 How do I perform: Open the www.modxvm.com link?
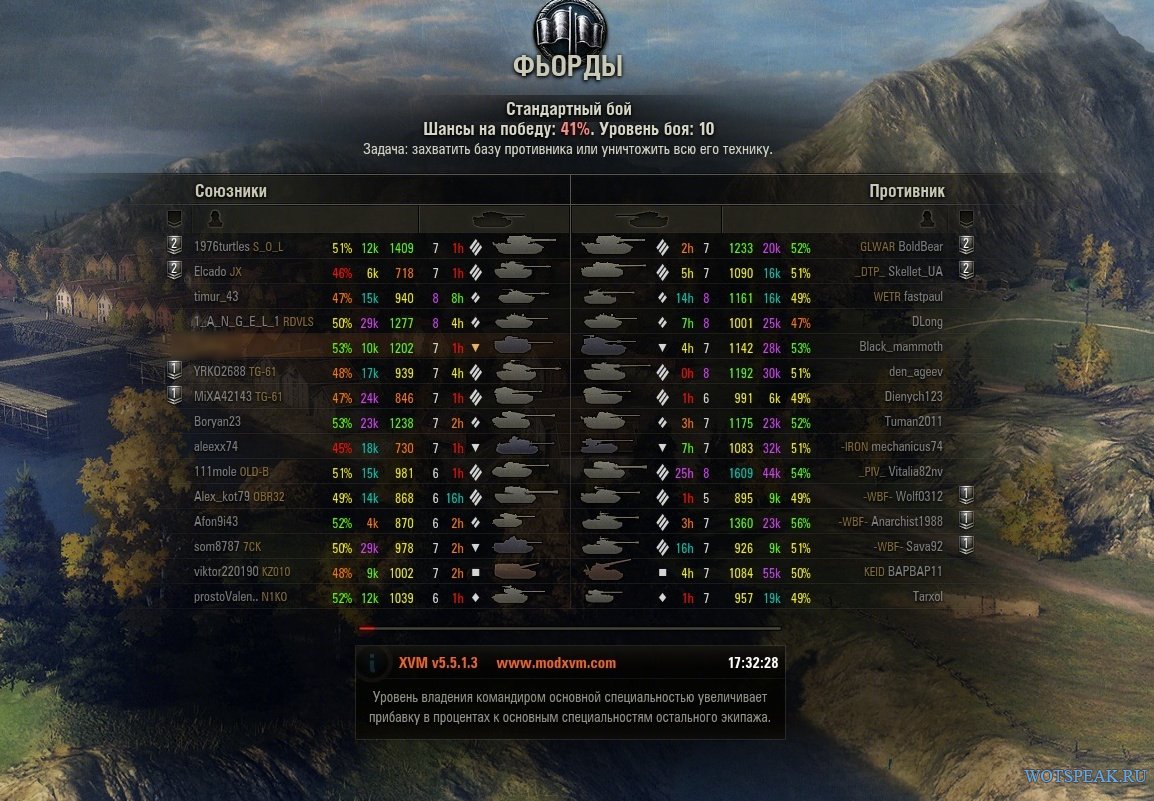click(x=556, y=663)
